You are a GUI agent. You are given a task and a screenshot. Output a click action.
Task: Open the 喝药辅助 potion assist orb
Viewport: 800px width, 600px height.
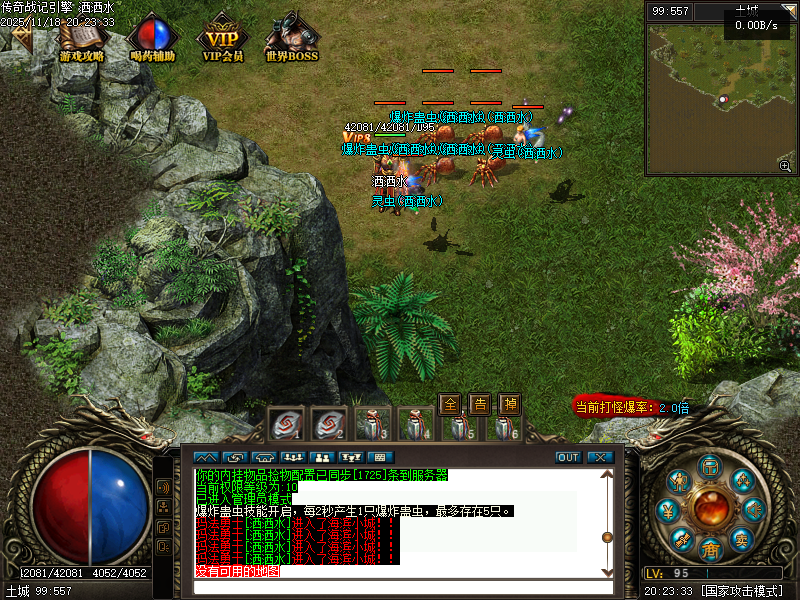coord(153,37)
